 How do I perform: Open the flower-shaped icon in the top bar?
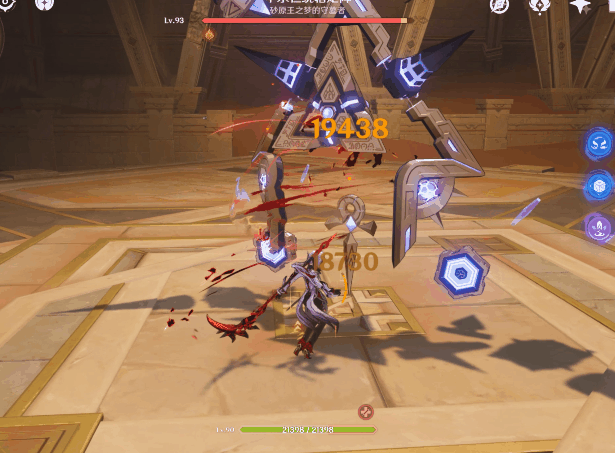pyautogui.click(x=538, y=5)
